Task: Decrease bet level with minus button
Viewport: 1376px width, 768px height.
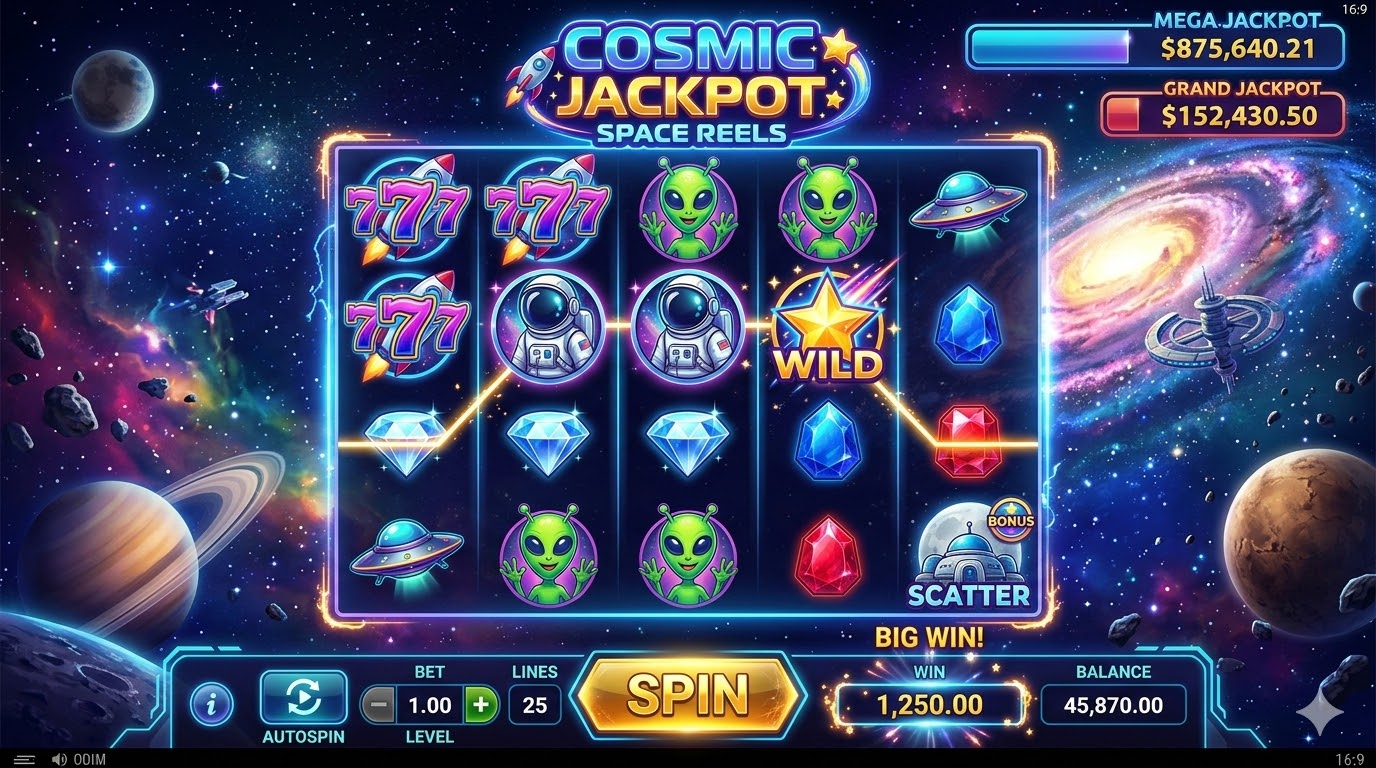Action: point(378,705)
